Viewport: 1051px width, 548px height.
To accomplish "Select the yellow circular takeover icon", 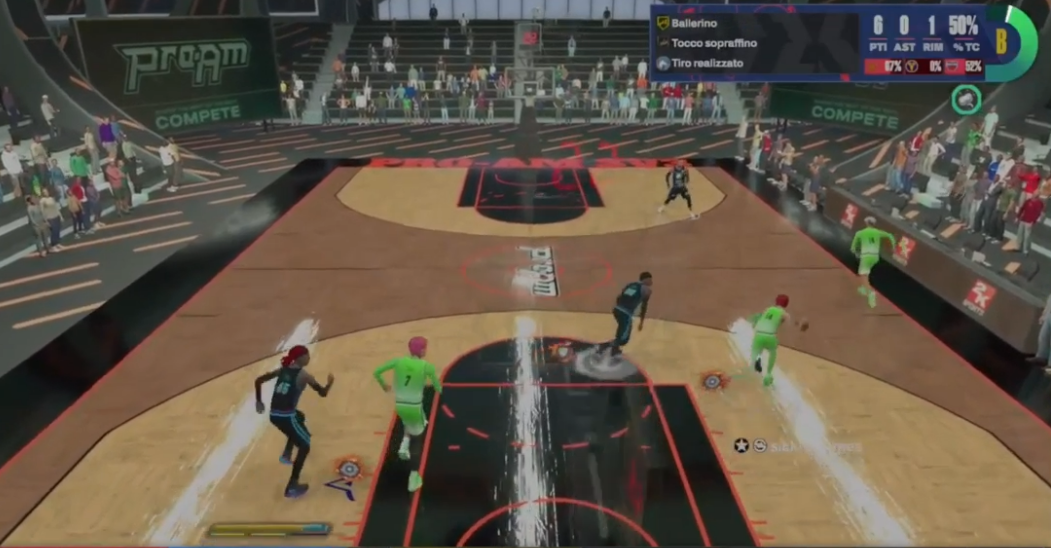I will tap(911, 67).
